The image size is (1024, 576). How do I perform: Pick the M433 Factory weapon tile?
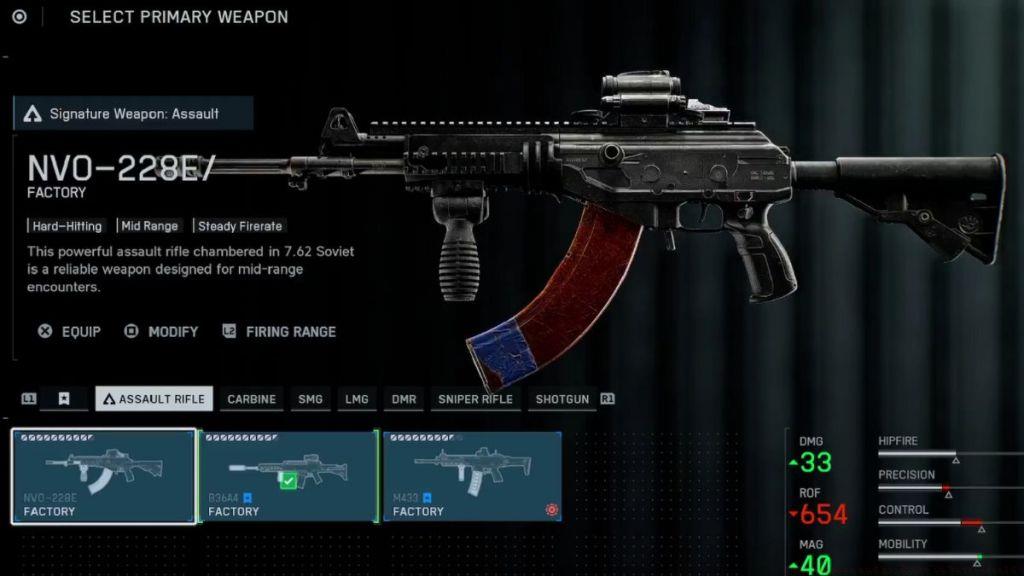point(472,476)
